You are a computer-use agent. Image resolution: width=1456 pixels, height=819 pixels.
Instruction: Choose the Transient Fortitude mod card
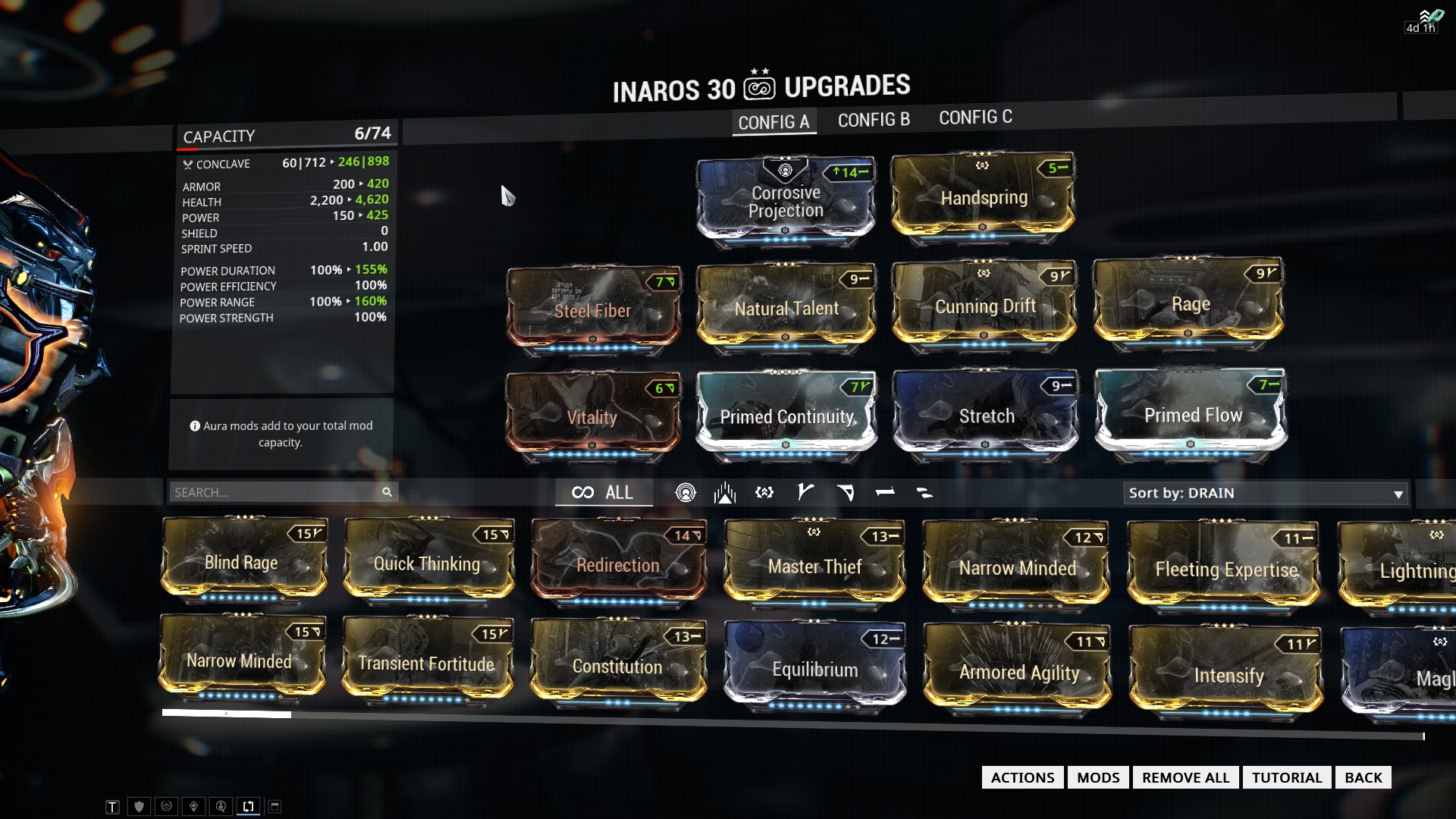tap(426, 664)
